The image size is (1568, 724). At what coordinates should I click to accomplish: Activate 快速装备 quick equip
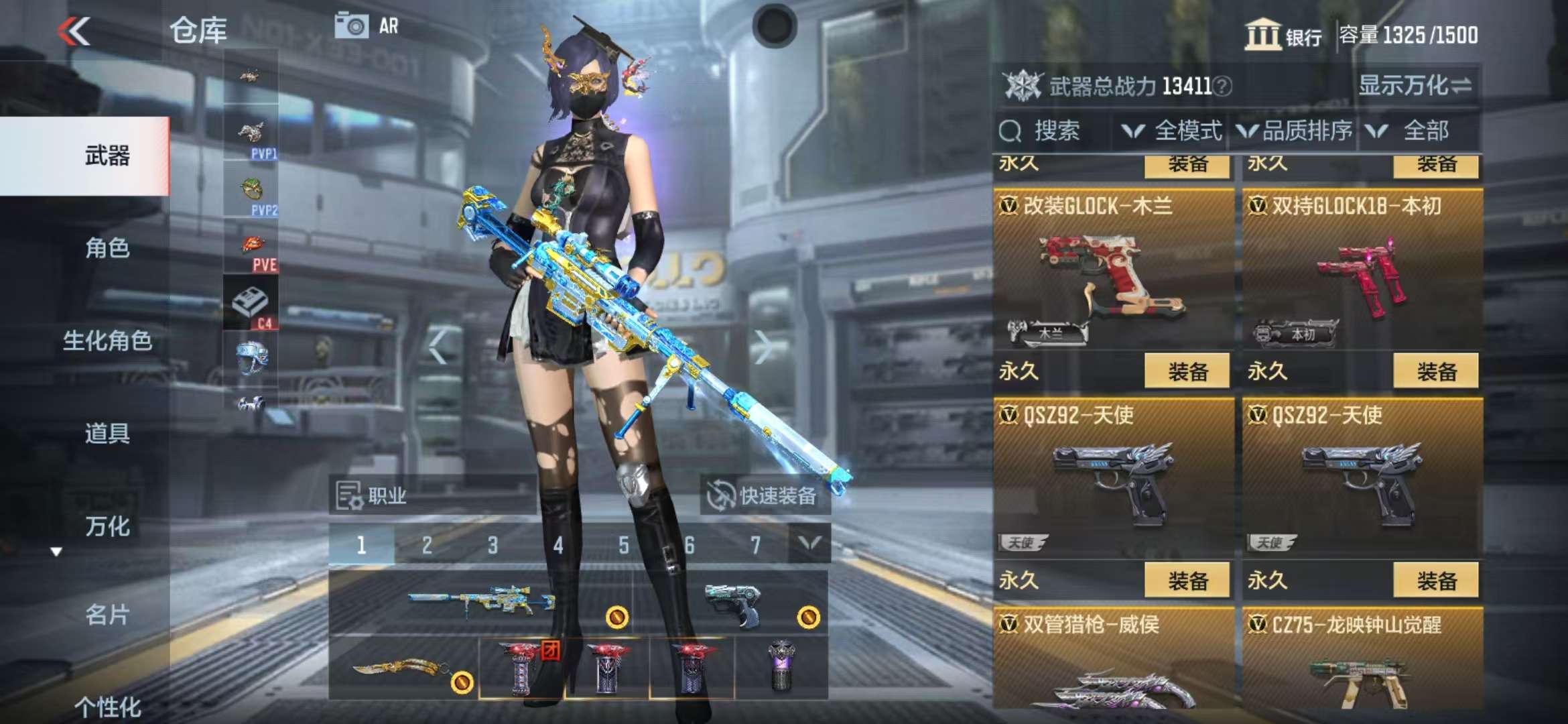coord(765,496)
